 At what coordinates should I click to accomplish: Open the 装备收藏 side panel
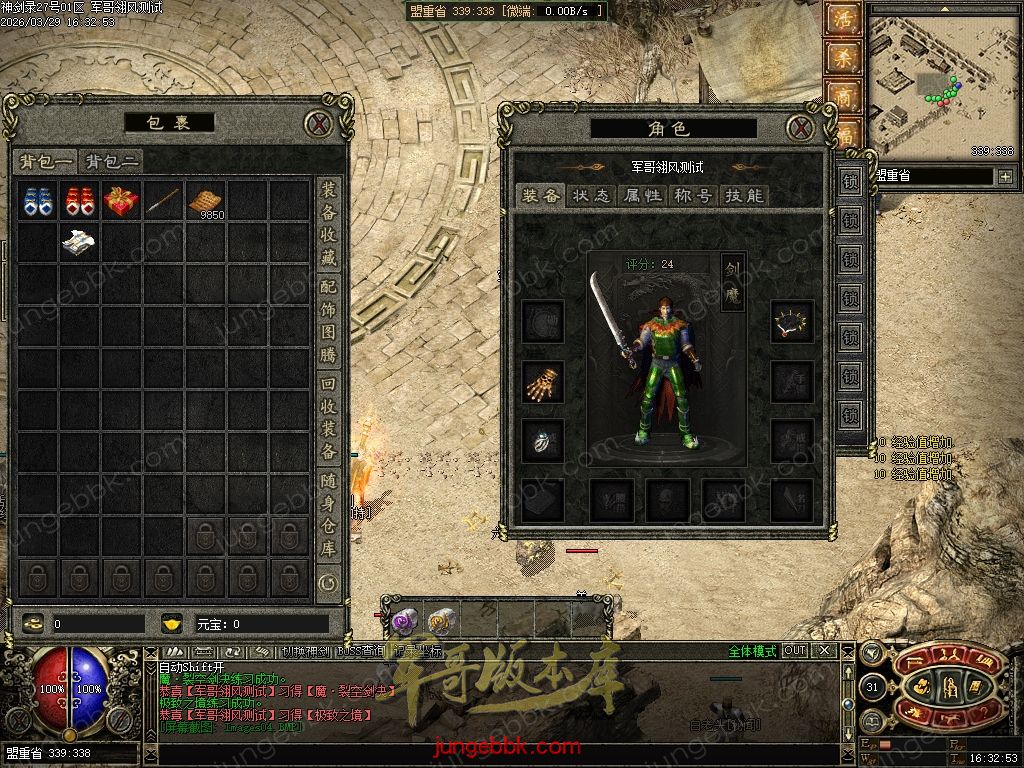tap(328, 225)
